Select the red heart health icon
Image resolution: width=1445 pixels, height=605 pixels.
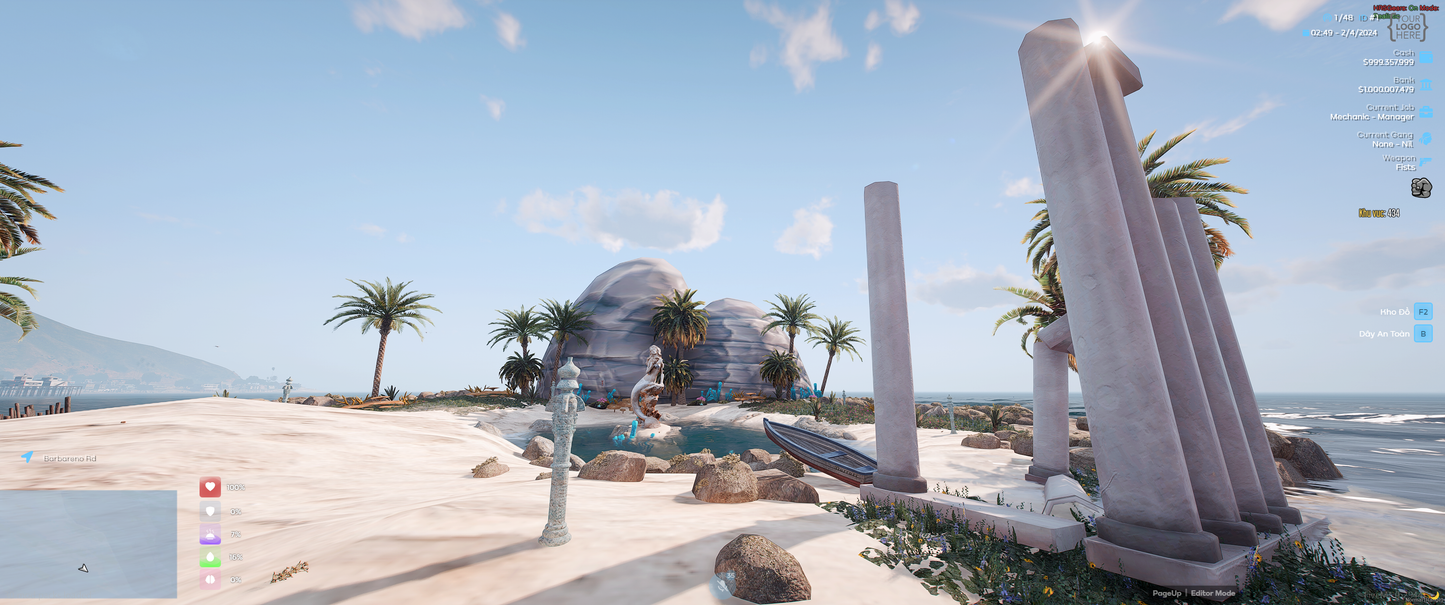(210, 487)
